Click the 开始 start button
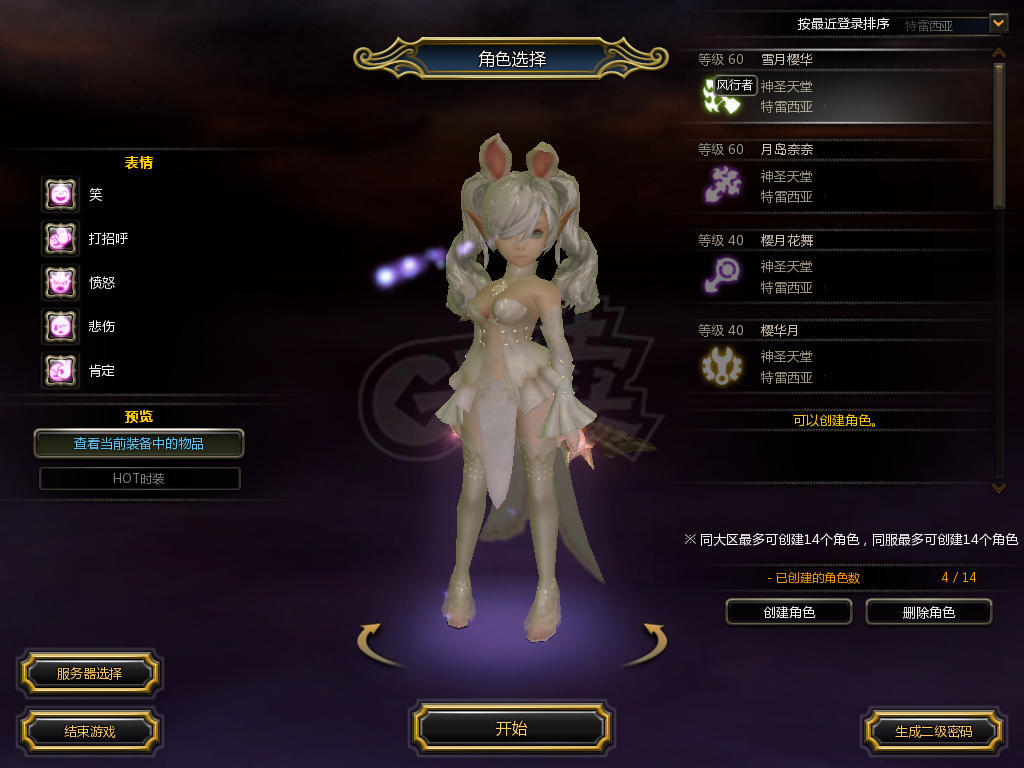Screen dimensions: 1024x768 coord(511,728)
